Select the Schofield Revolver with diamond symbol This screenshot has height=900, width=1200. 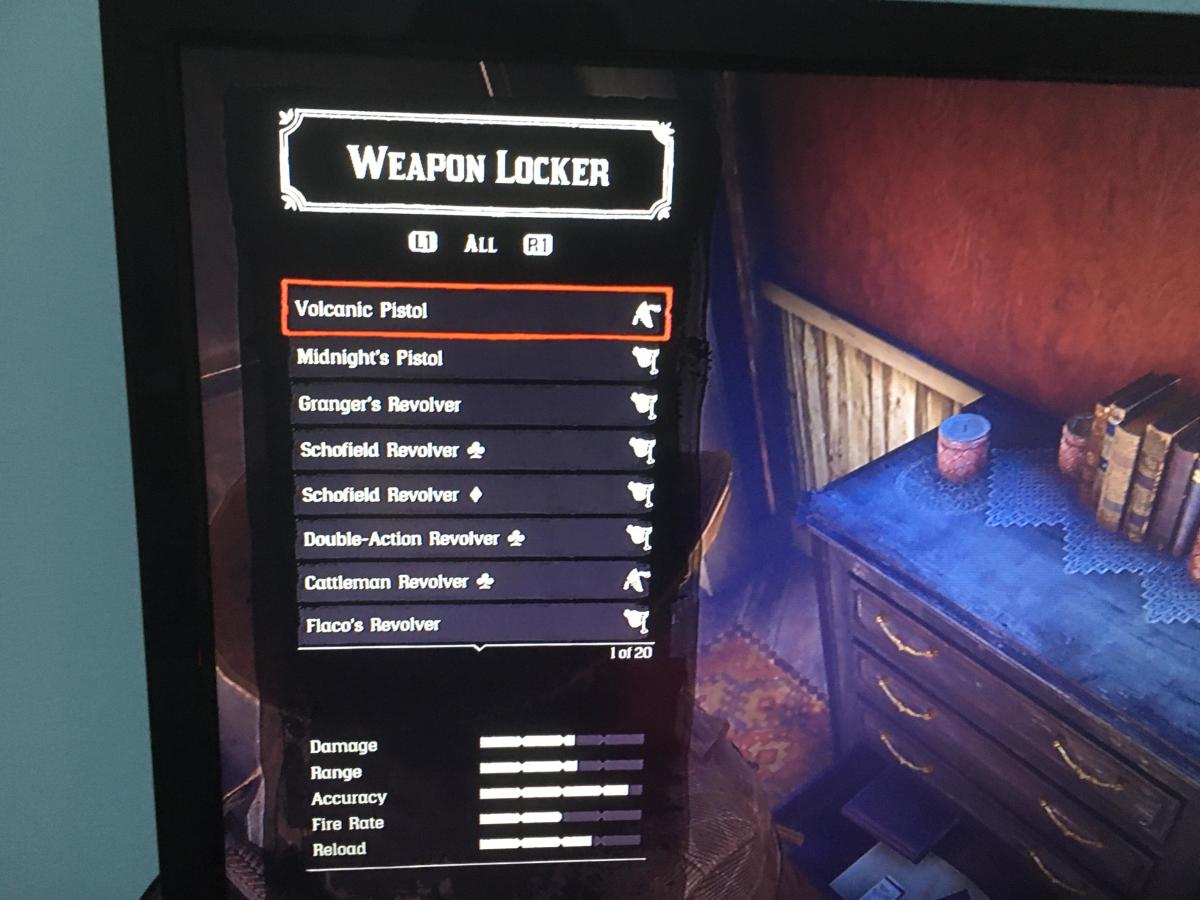(473, 495)
